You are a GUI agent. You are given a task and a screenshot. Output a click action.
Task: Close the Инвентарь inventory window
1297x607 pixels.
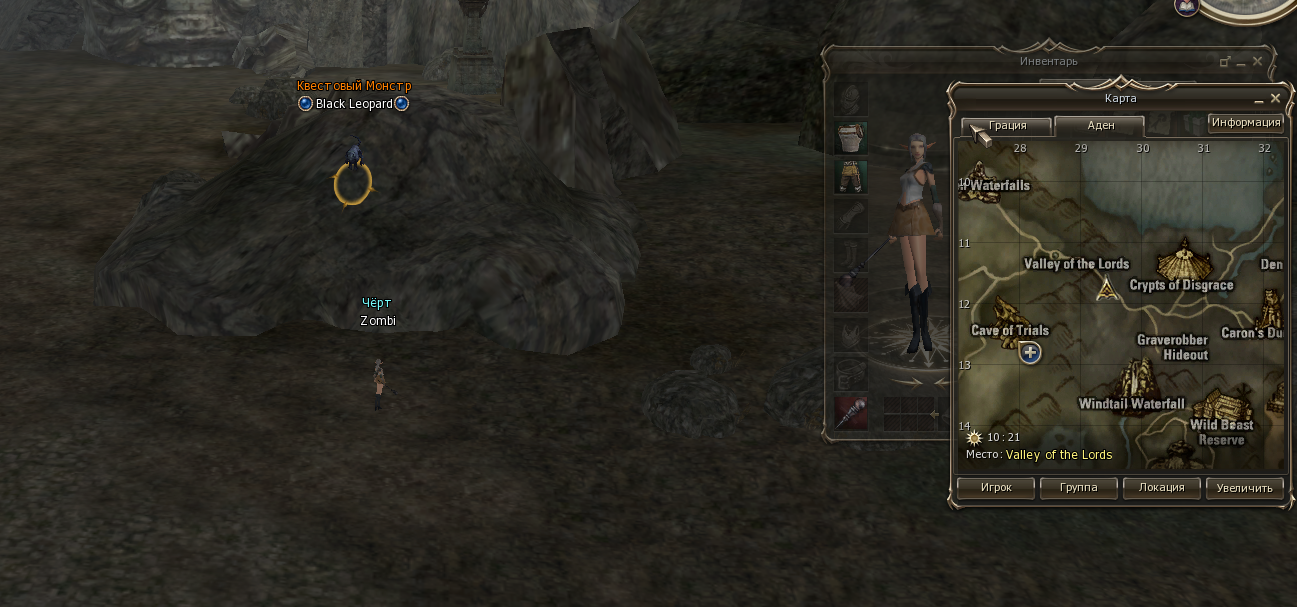tap(1257, 62)
